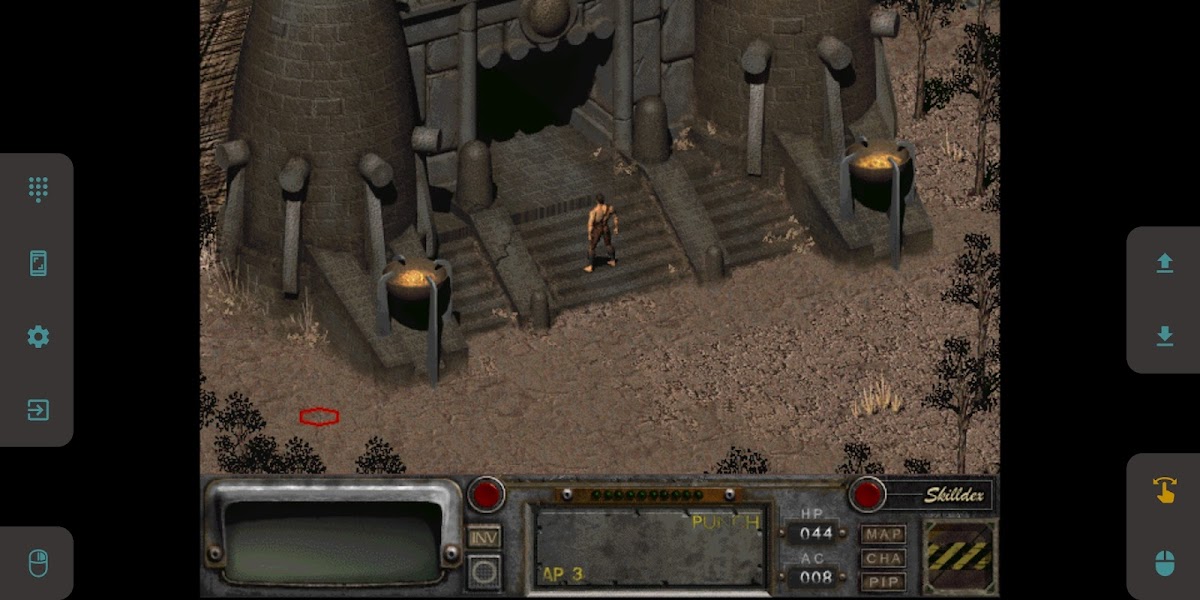The image size is (1200, 600).
Task: Tap the bottom-right filled mouse icon
Action: [x=1164, y=563]
